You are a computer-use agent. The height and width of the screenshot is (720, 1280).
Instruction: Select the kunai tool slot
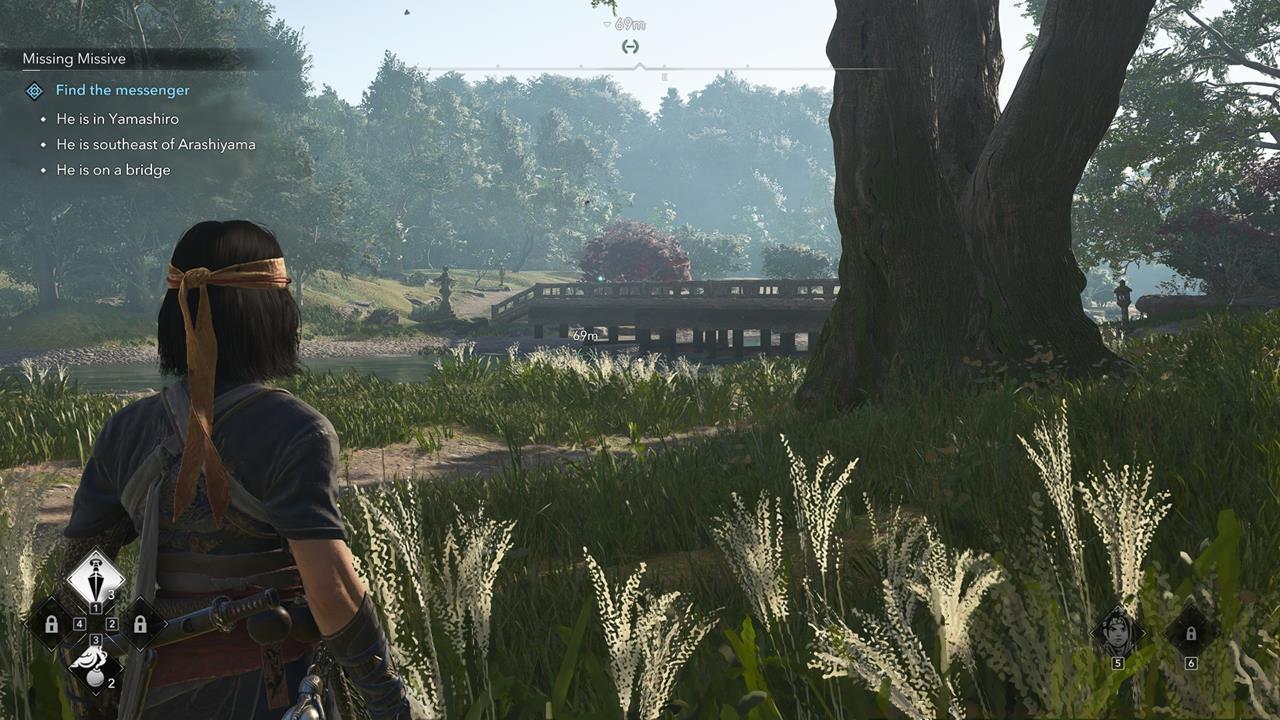click(x=95, y=578)
